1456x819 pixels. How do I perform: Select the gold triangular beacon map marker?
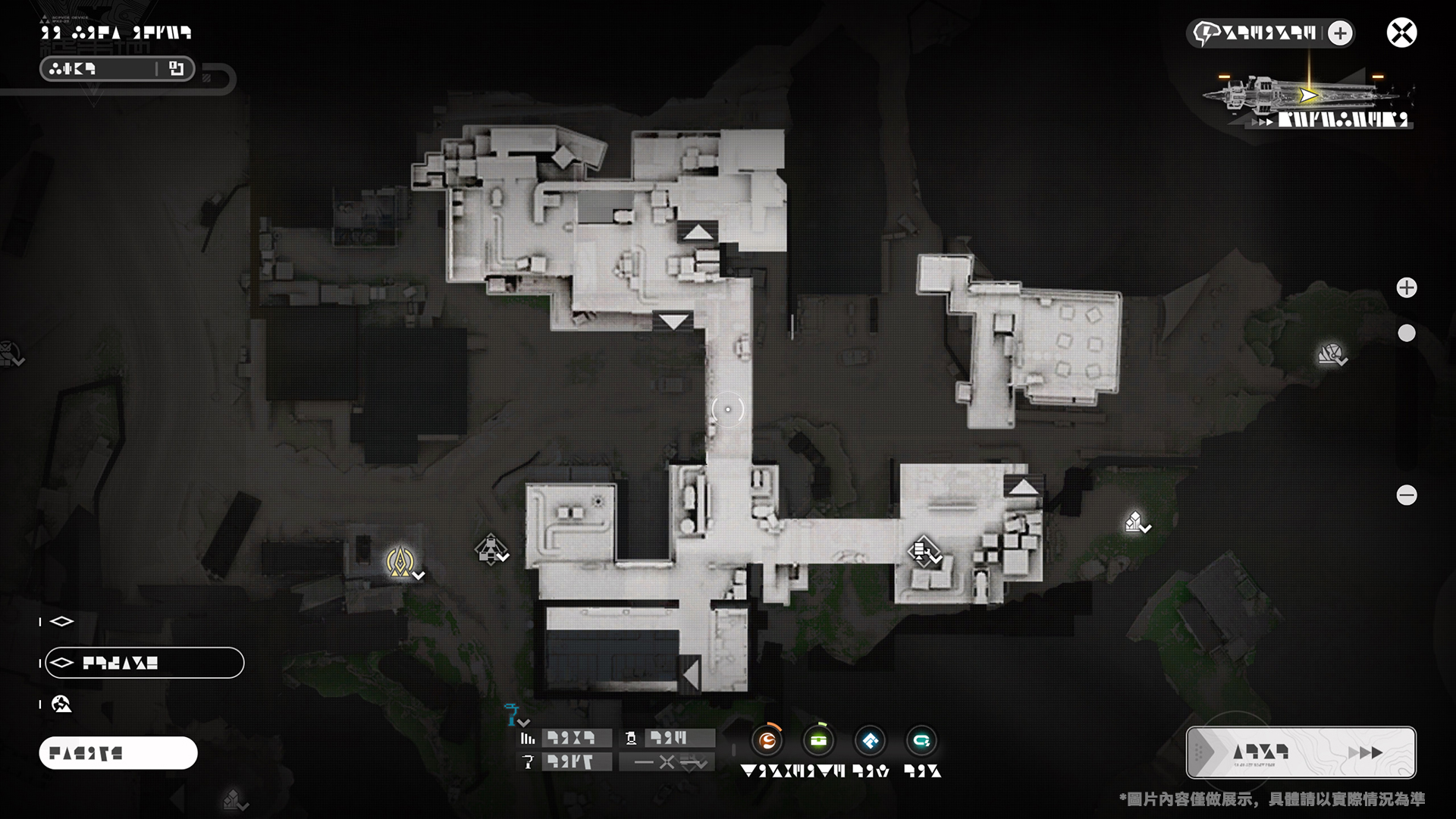[400, 561]
